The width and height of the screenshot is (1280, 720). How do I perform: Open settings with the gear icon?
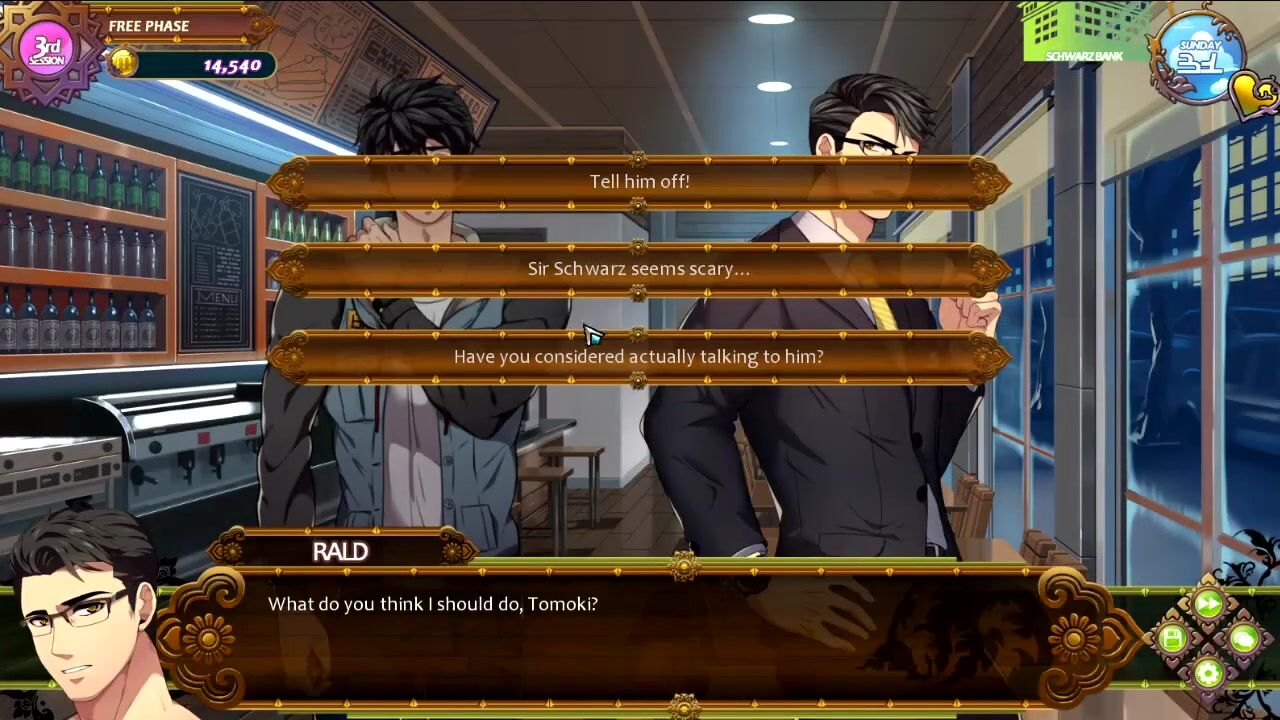1208,673
